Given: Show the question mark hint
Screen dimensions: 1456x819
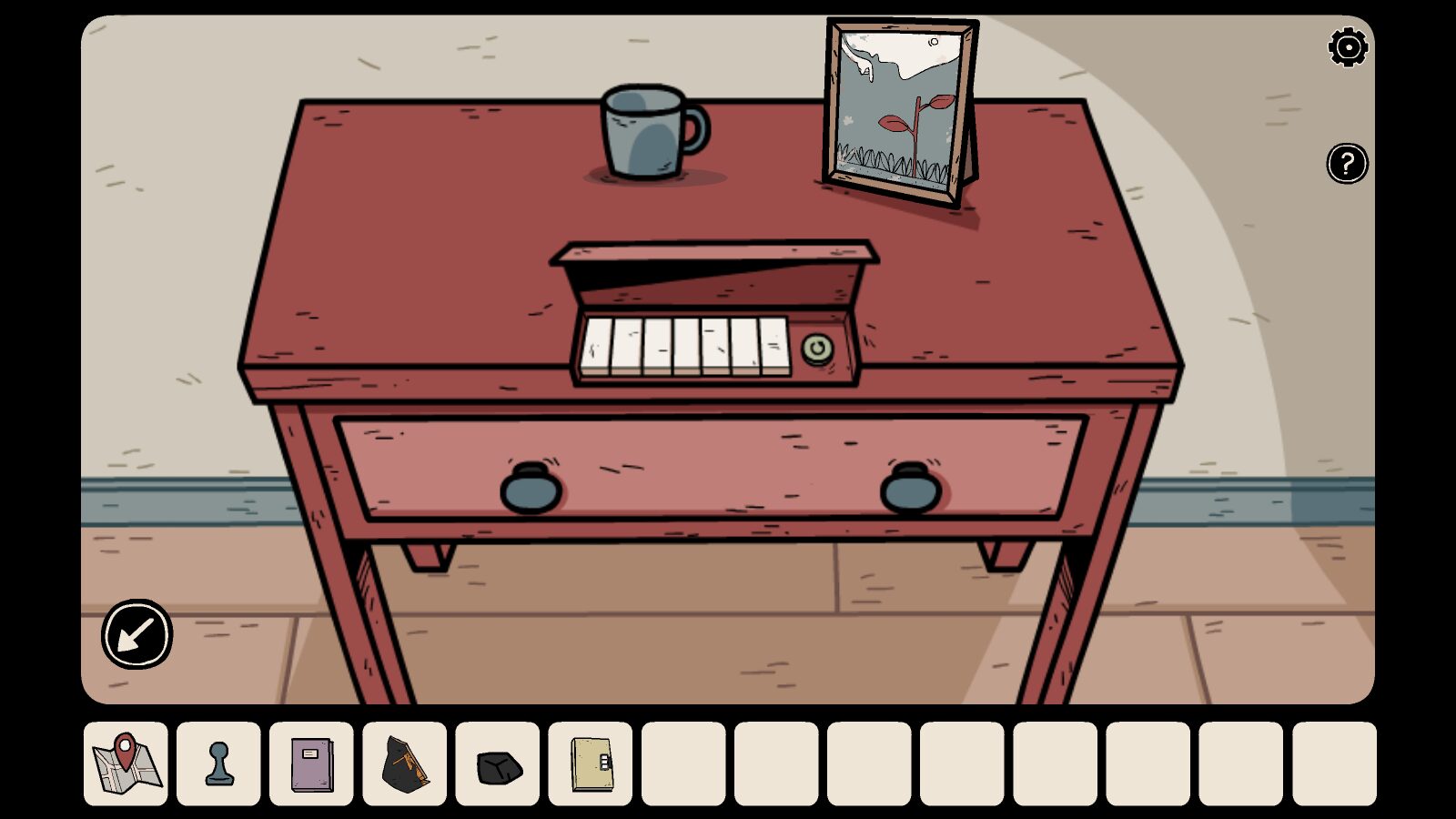Looking at the screenshot, I should (1347, 164).
